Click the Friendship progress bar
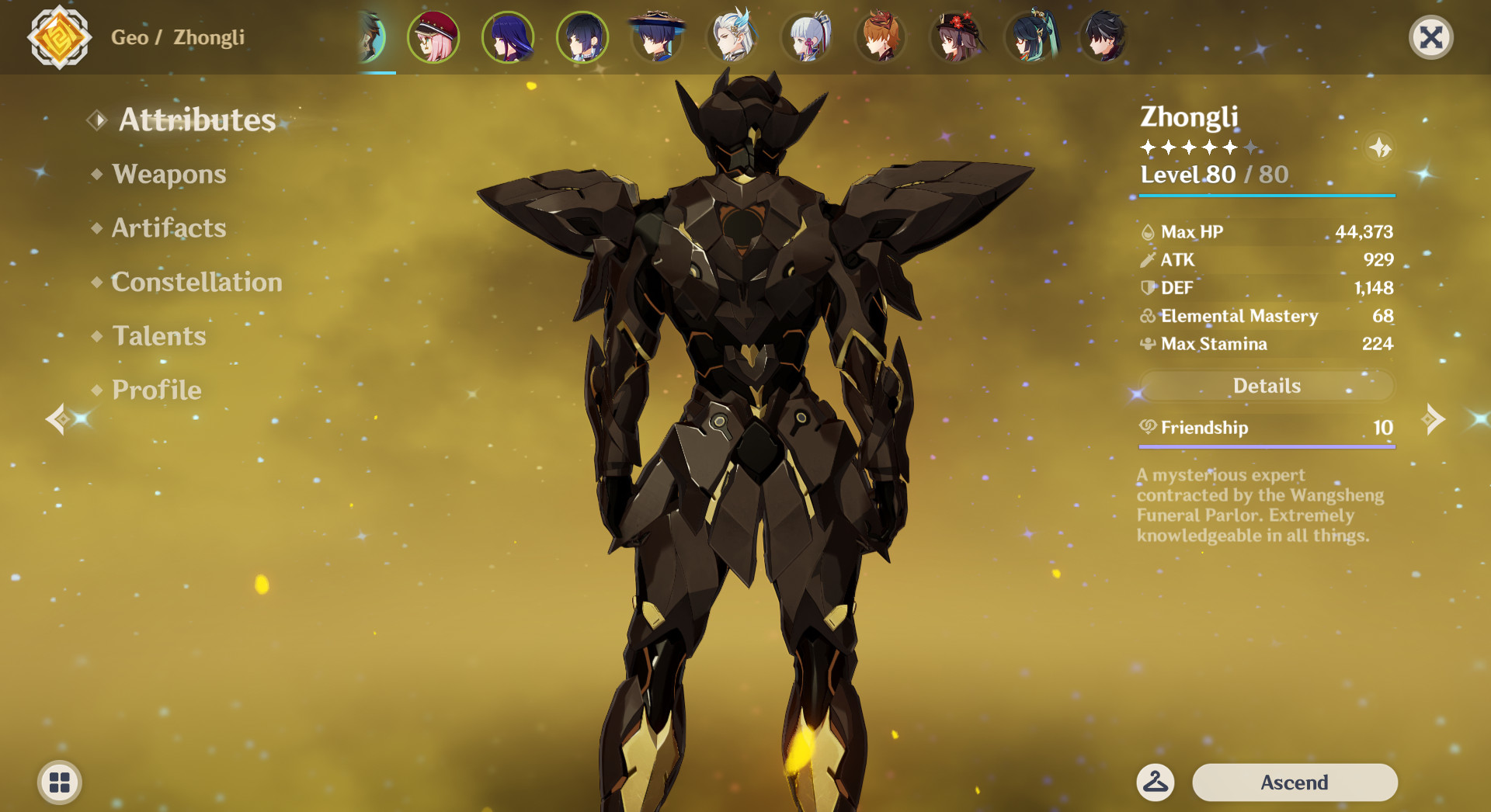The image size is (1491, 812). click(1266, 445)
